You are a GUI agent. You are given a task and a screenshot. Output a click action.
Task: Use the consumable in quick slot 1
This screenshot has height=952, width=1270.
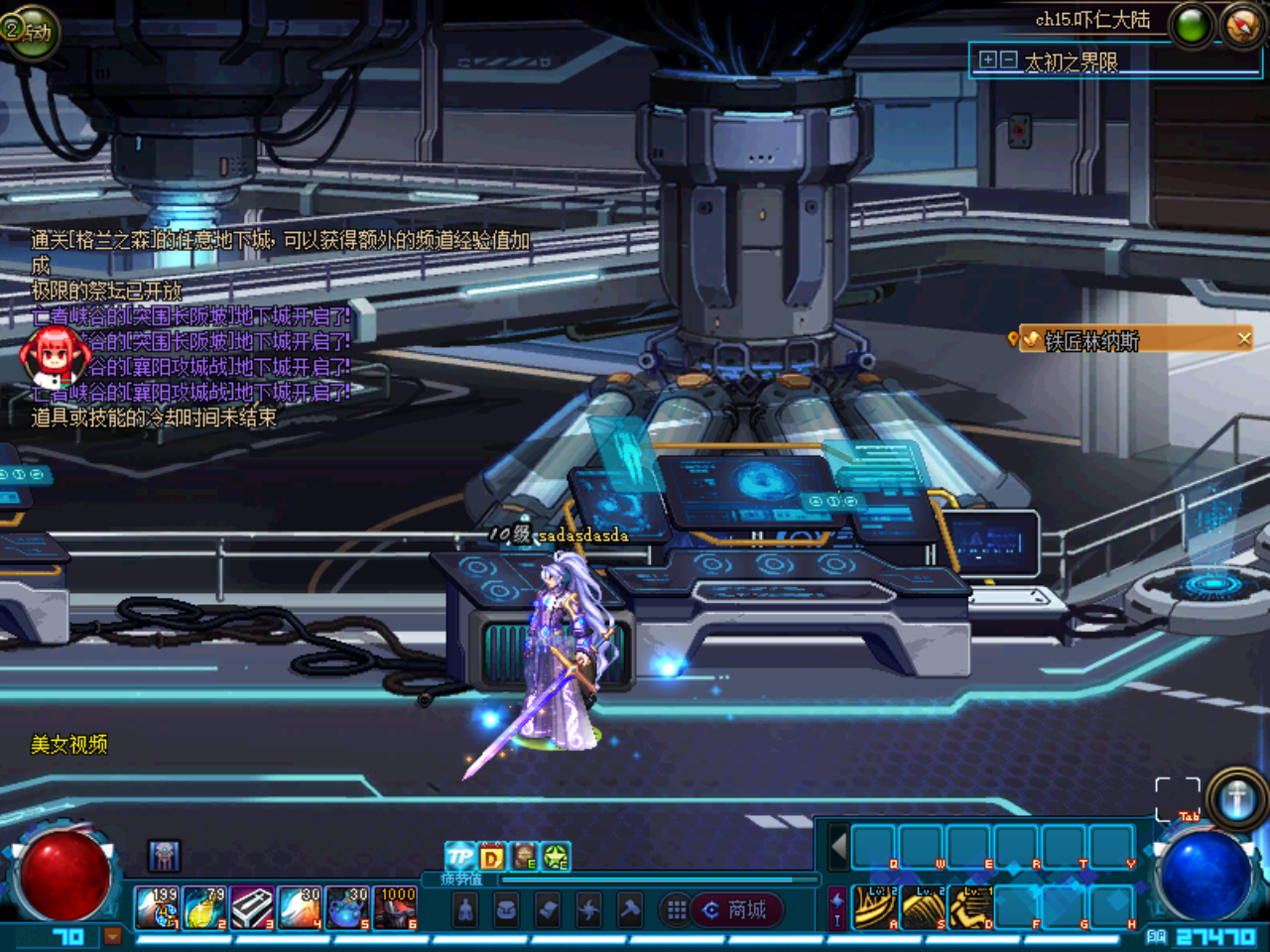pyautogui.click(x=157, y=907)
